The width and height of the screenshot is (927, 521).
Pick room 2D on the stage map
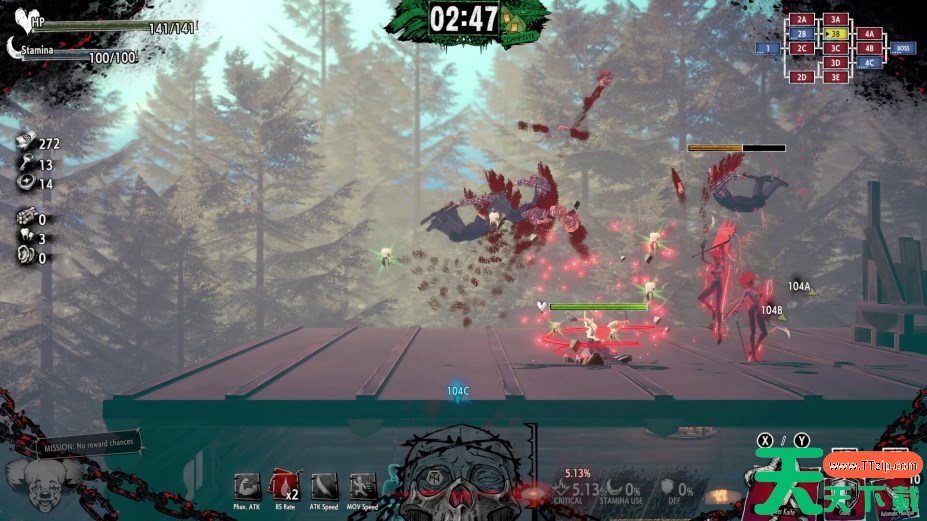[801, 77]
